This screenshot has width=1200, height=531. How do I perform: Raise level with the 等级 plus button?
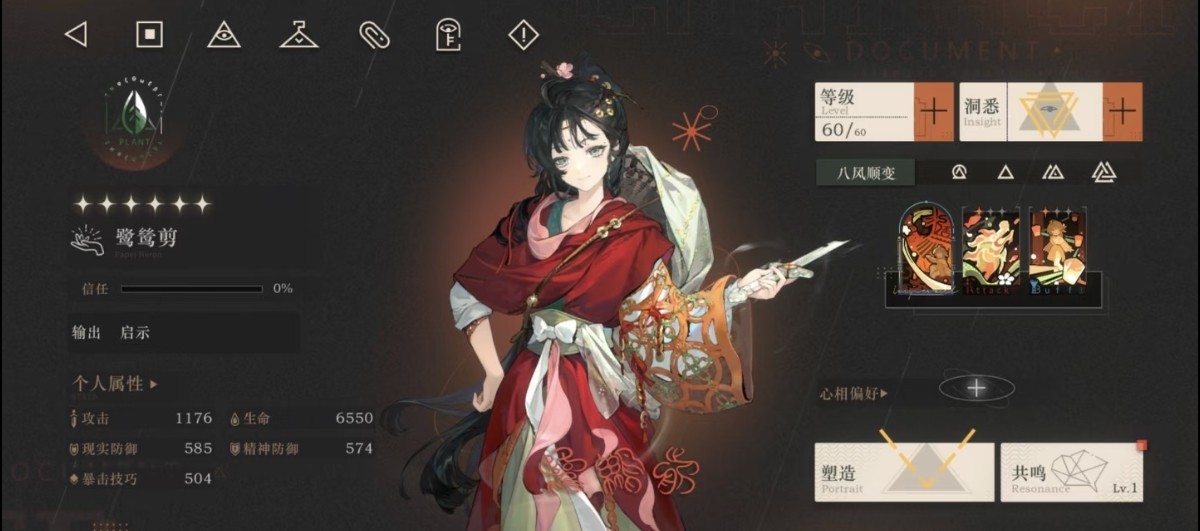tap(934, 111)
